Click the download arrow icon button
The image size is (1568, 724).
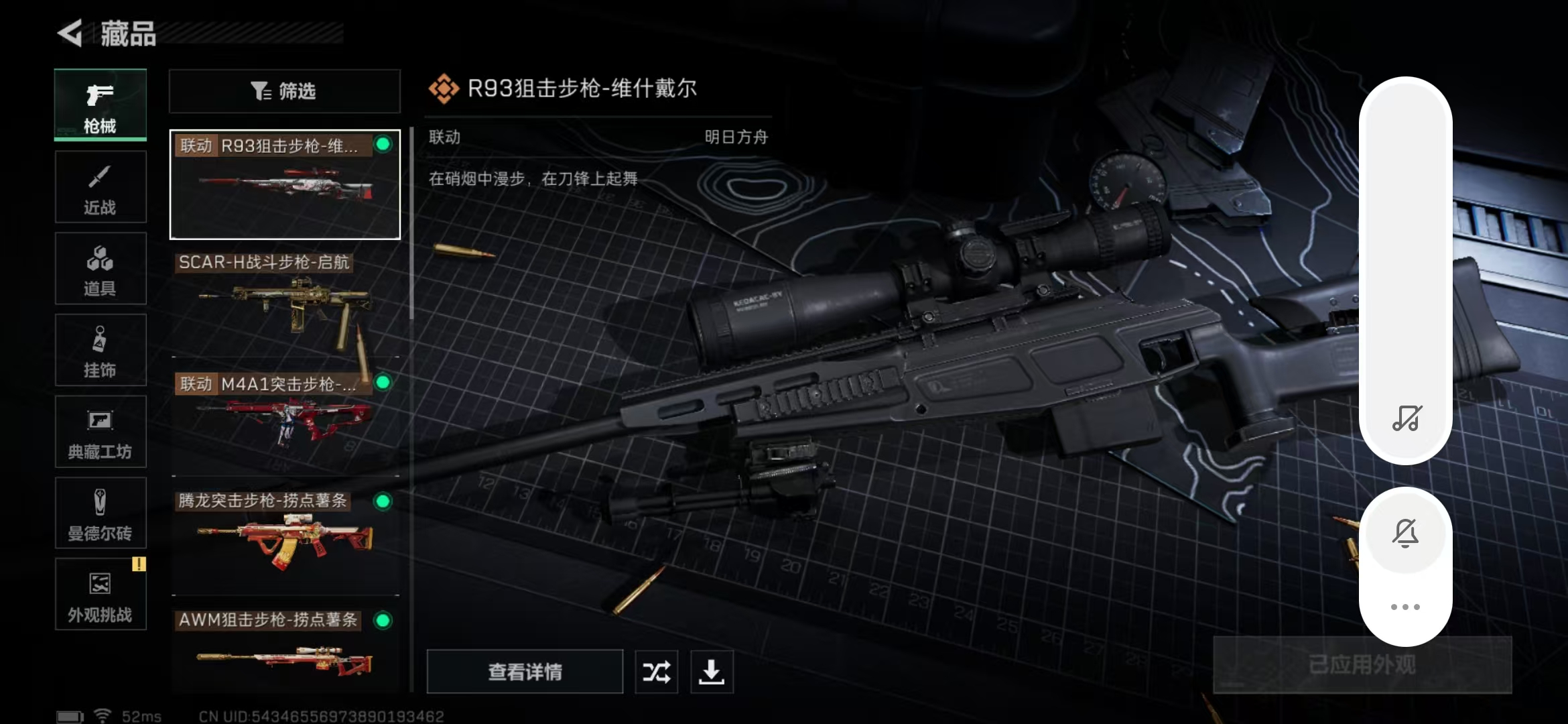[x=712, y=671]
